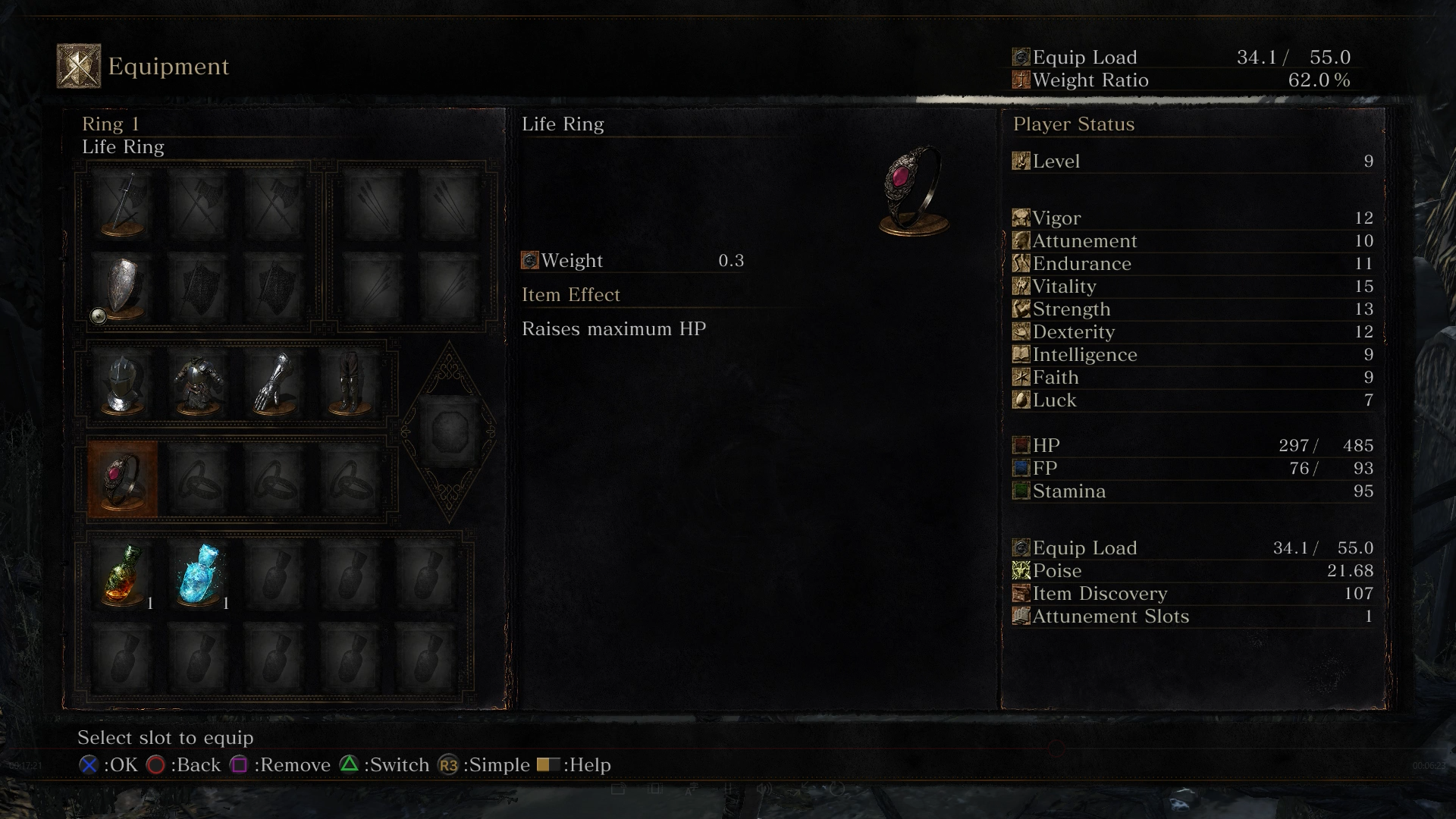The width and height of the screenshot is (1456, 819).
Task: Select the silver gauntlets slot
Action: pyautogui.click(x=274, y=384)
